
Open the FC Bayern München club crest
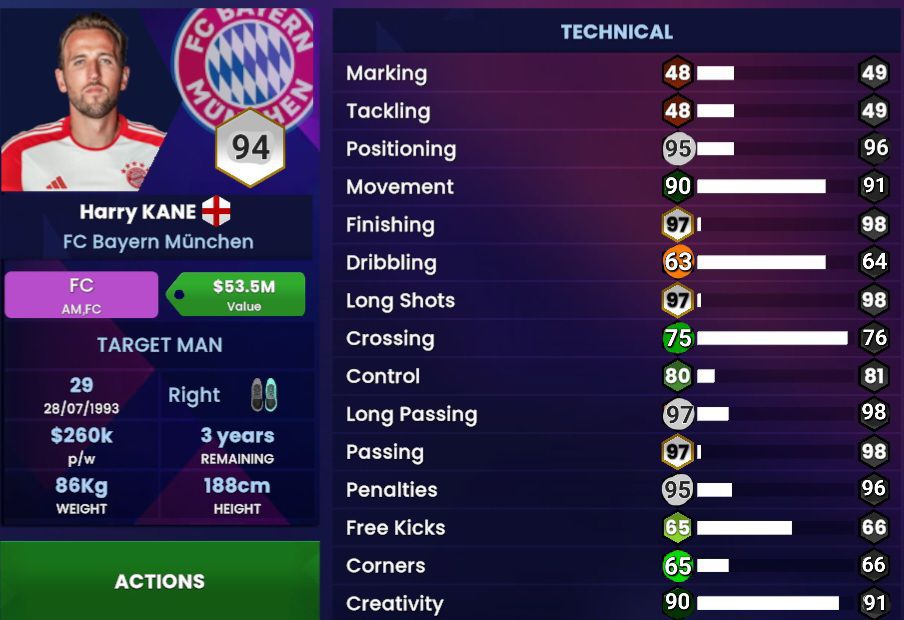[245, 60]
